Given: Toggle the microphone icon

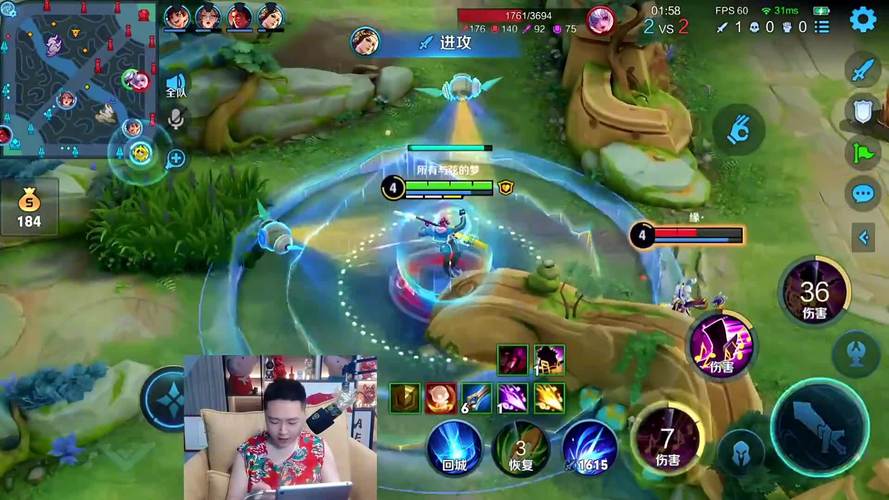Looking at the screenshot, I should tap(176, 119).
